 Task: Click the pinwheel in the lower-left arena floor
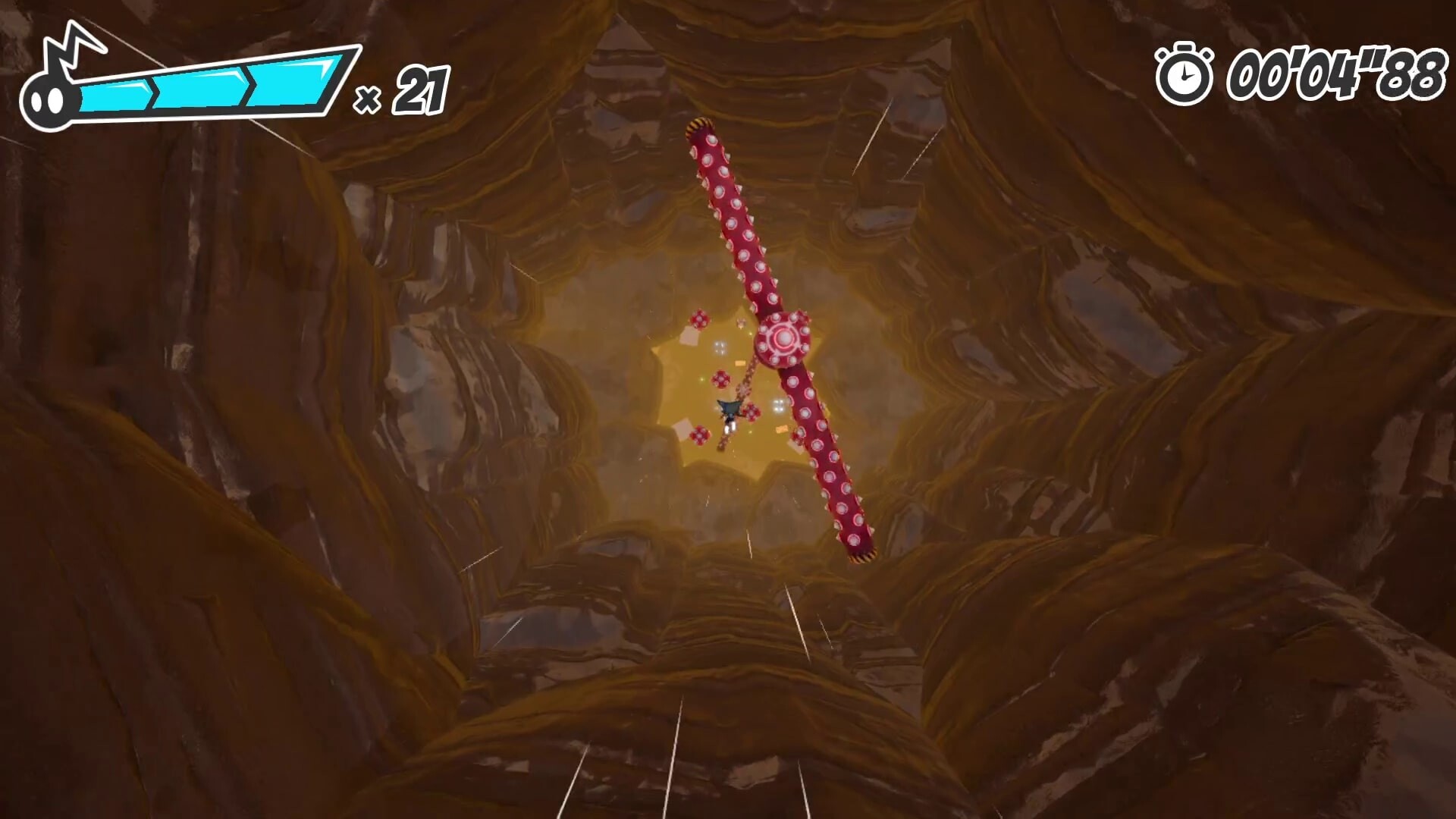pos(699,434)
